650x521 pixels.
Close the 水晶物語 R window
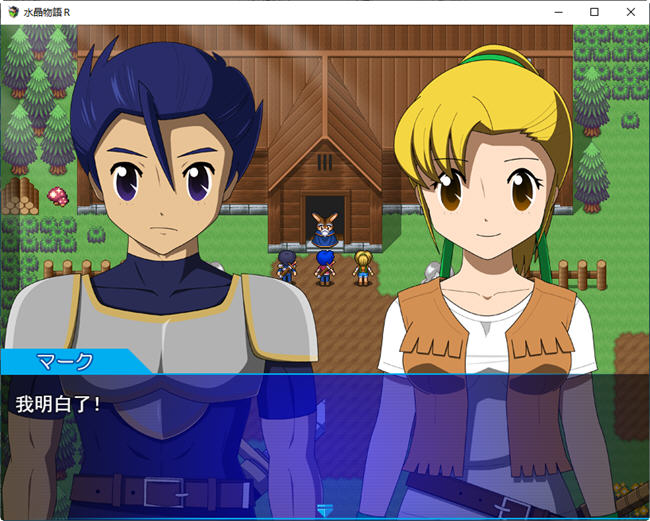click(629, 12)
